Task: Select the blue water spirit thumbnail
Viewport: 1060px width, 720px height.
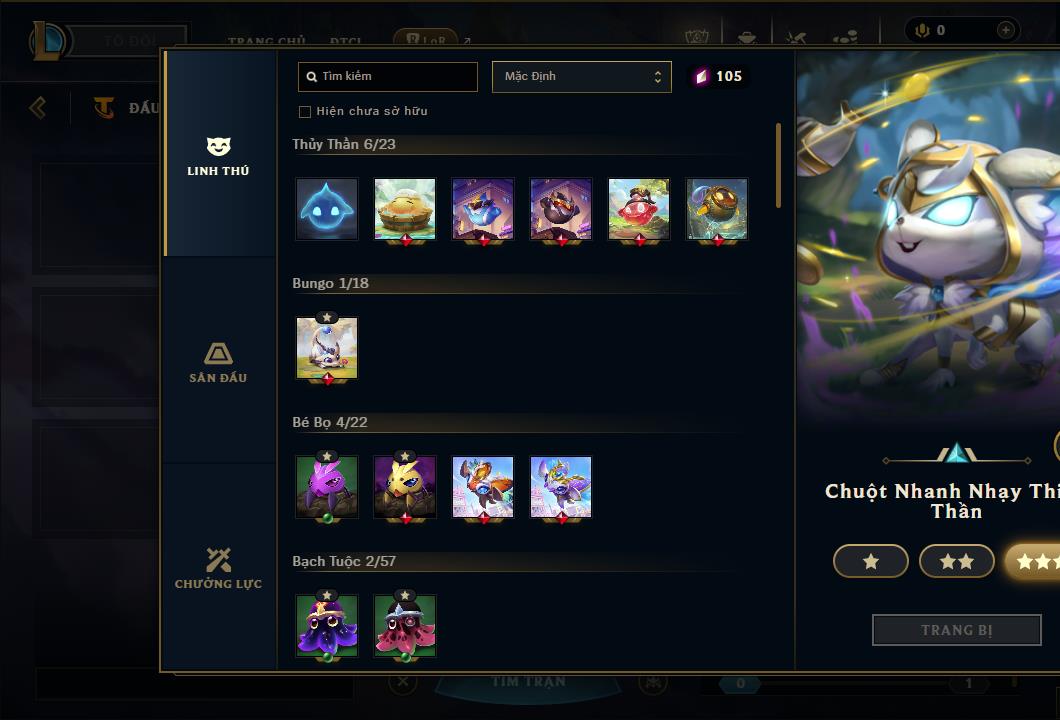Action: [327, 209]
